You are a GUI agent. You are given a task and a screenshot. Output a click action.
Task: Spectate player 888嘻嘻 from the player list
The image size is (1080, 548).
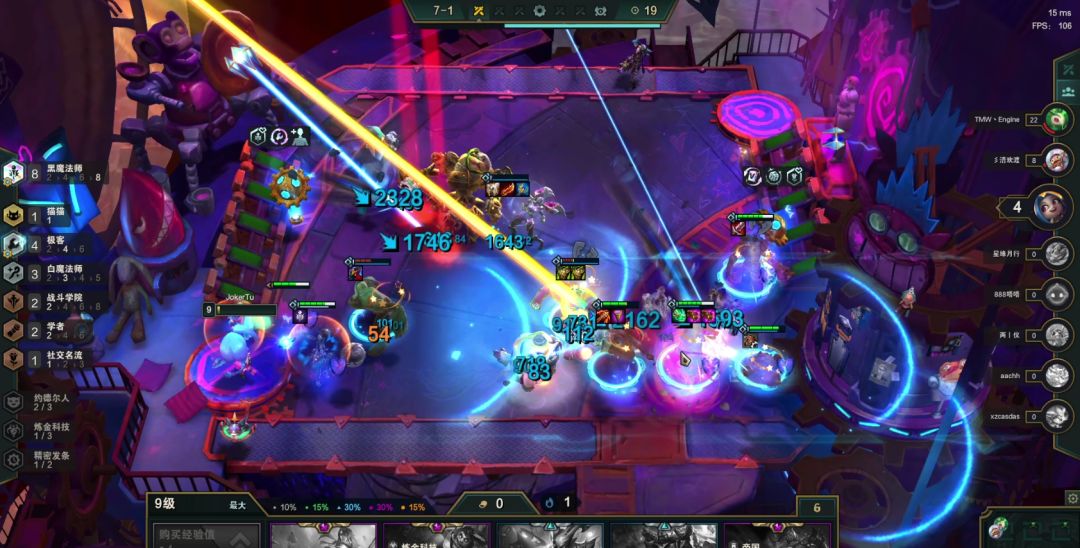(1056, 294)
